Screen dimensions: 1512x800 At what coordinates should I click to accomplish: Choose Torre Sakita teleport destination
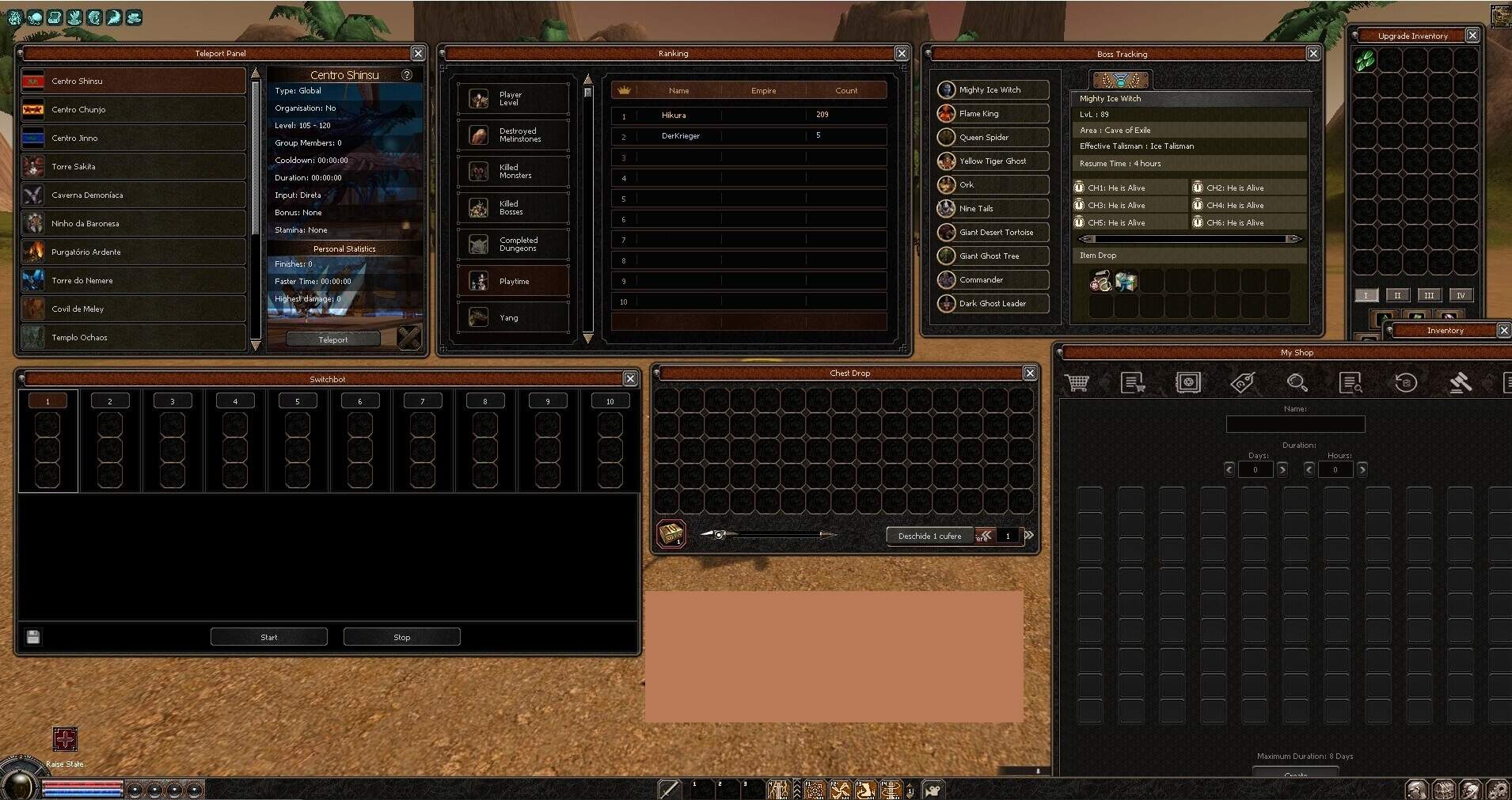point(133,166)
